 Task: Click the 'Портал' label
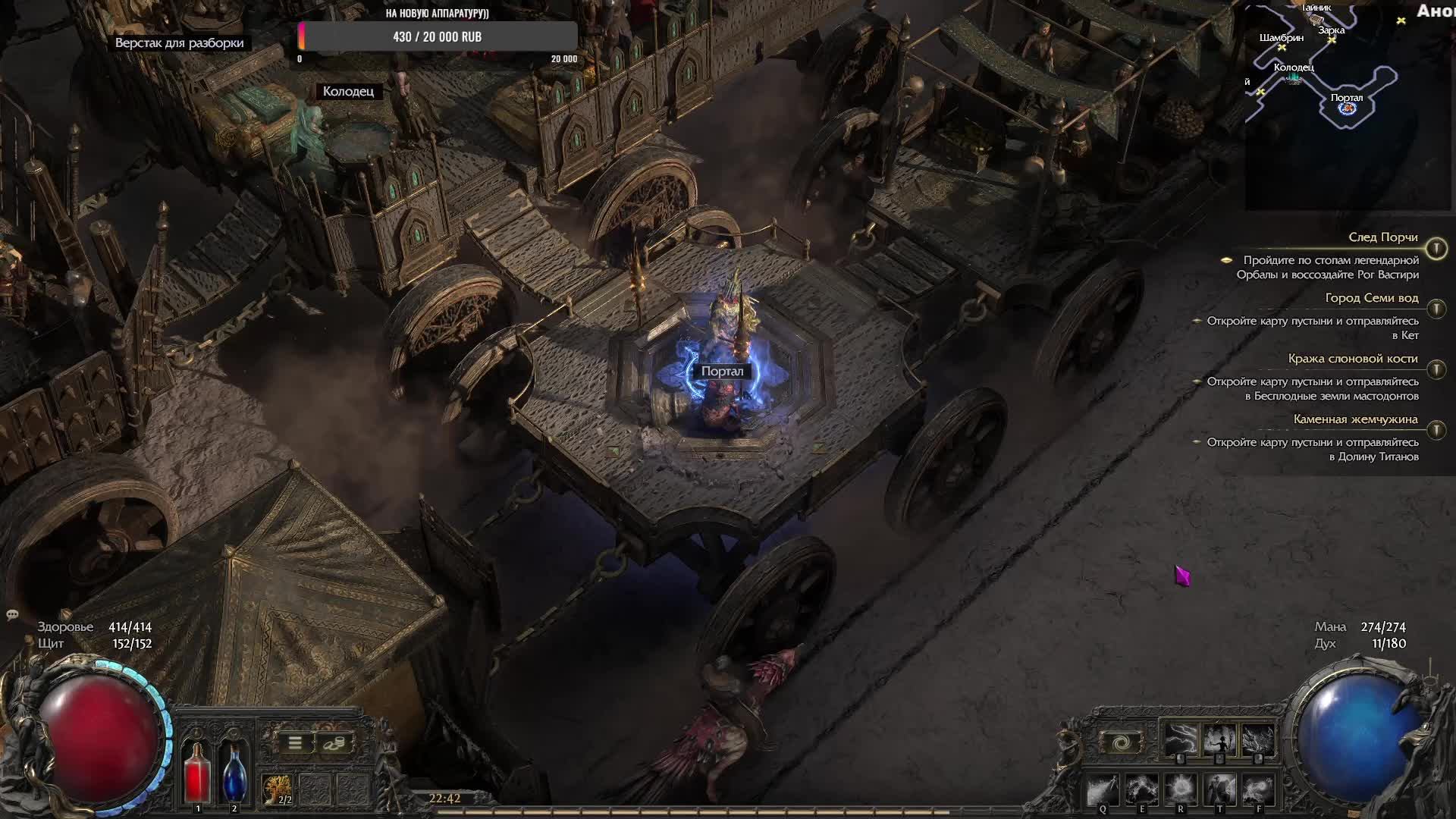pos(722,372)
